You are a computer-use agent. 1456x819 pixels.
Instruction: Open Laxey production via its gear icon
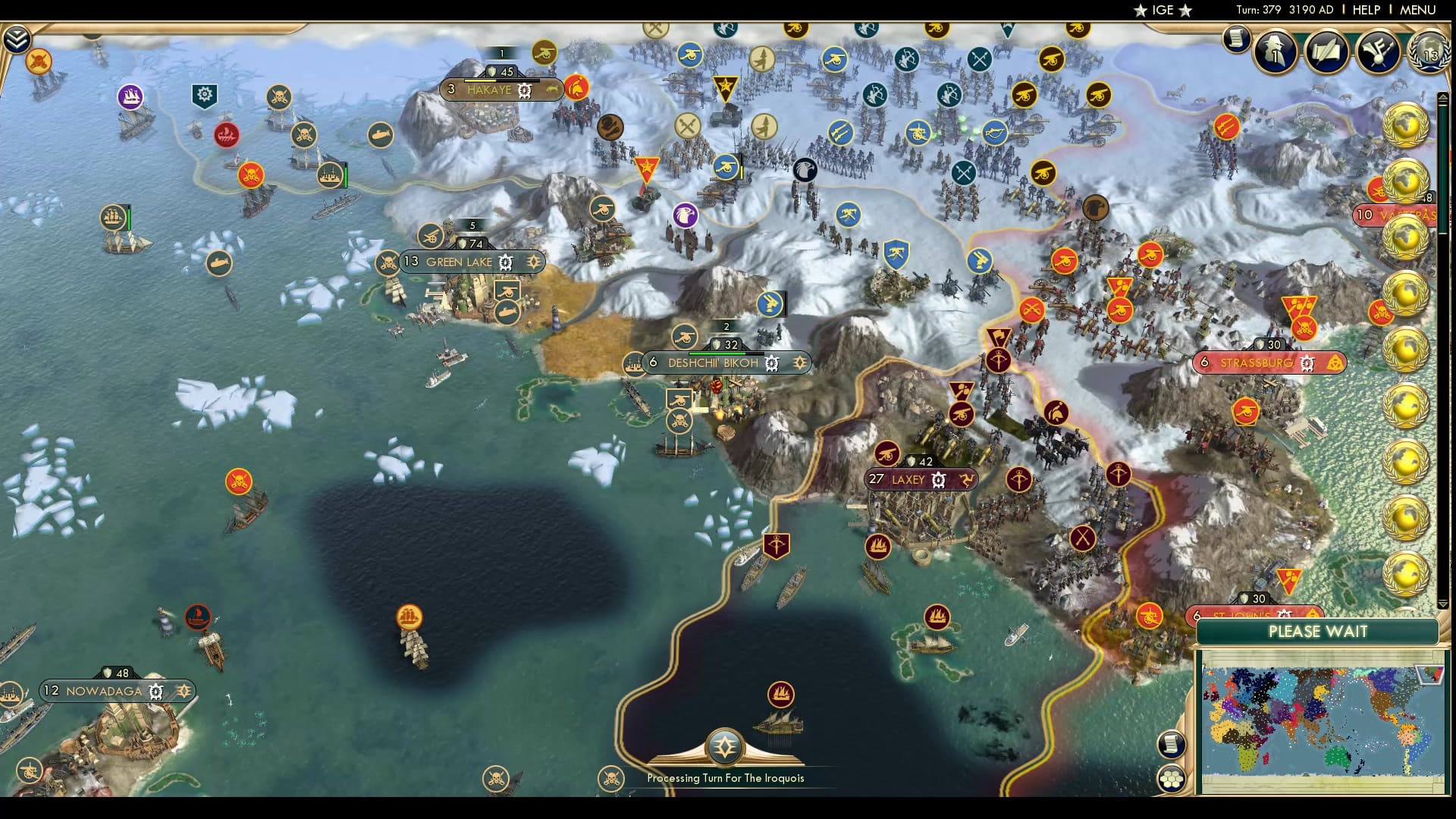click(938, 480)
